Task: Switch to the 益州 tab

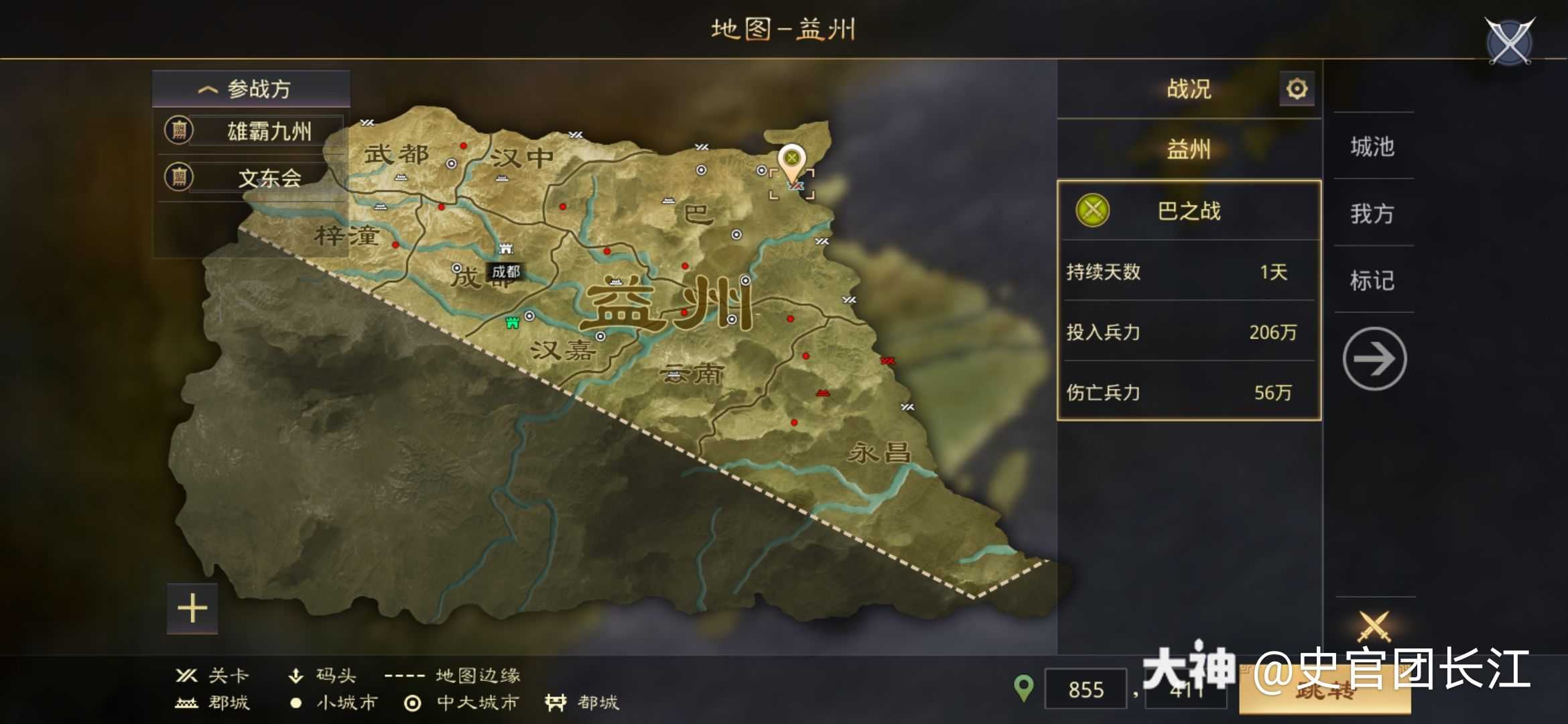Action: pos(1188,149)
